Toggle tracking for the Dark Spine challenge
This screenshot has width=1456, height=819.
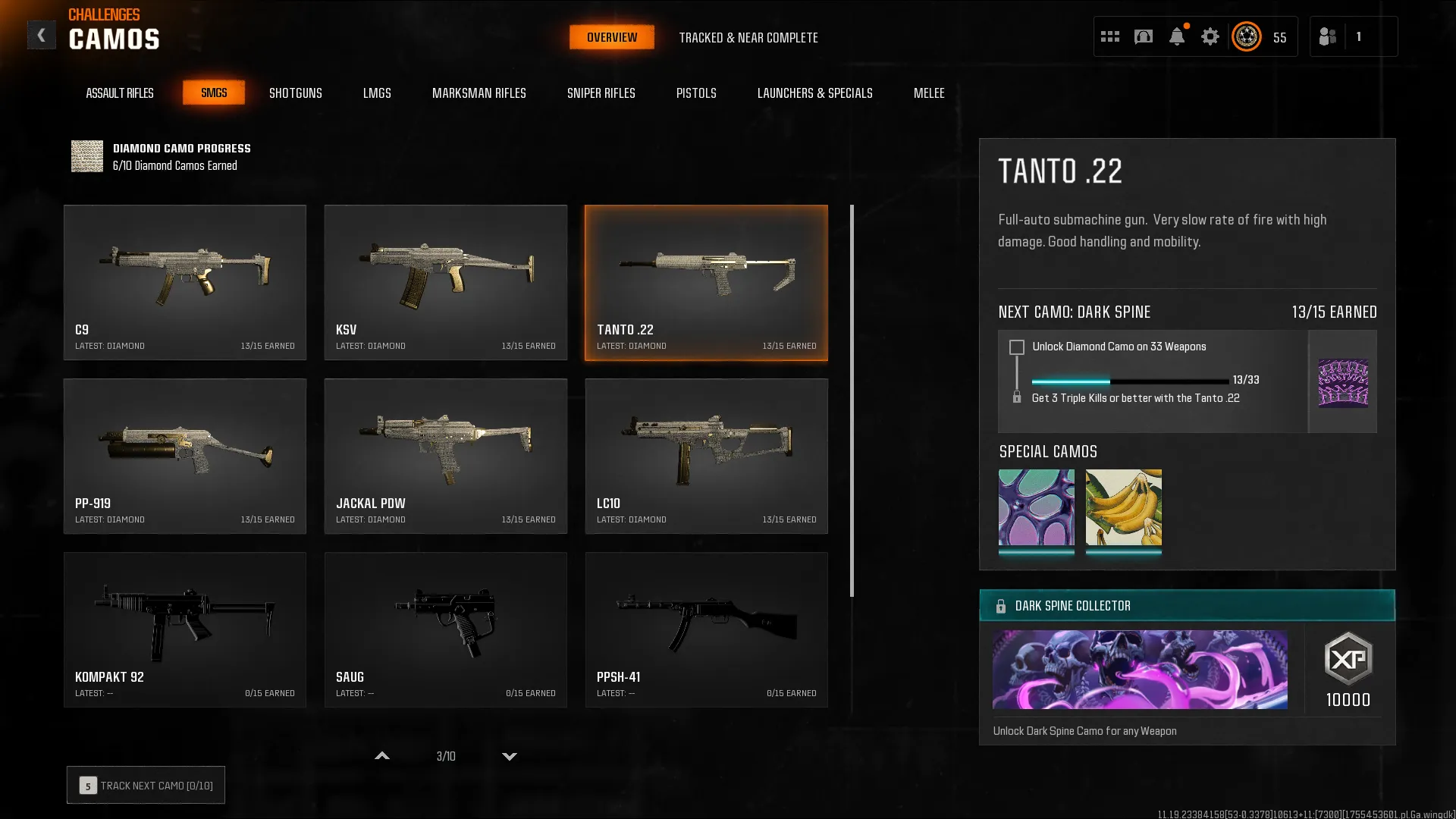click(1015, 347)
